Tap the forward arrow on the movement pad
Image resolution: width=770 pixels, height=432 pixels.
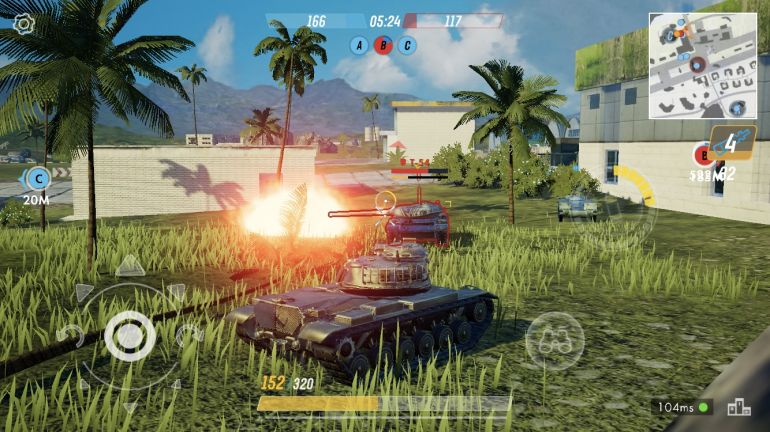pyautogui.click(x=129, y=266)
